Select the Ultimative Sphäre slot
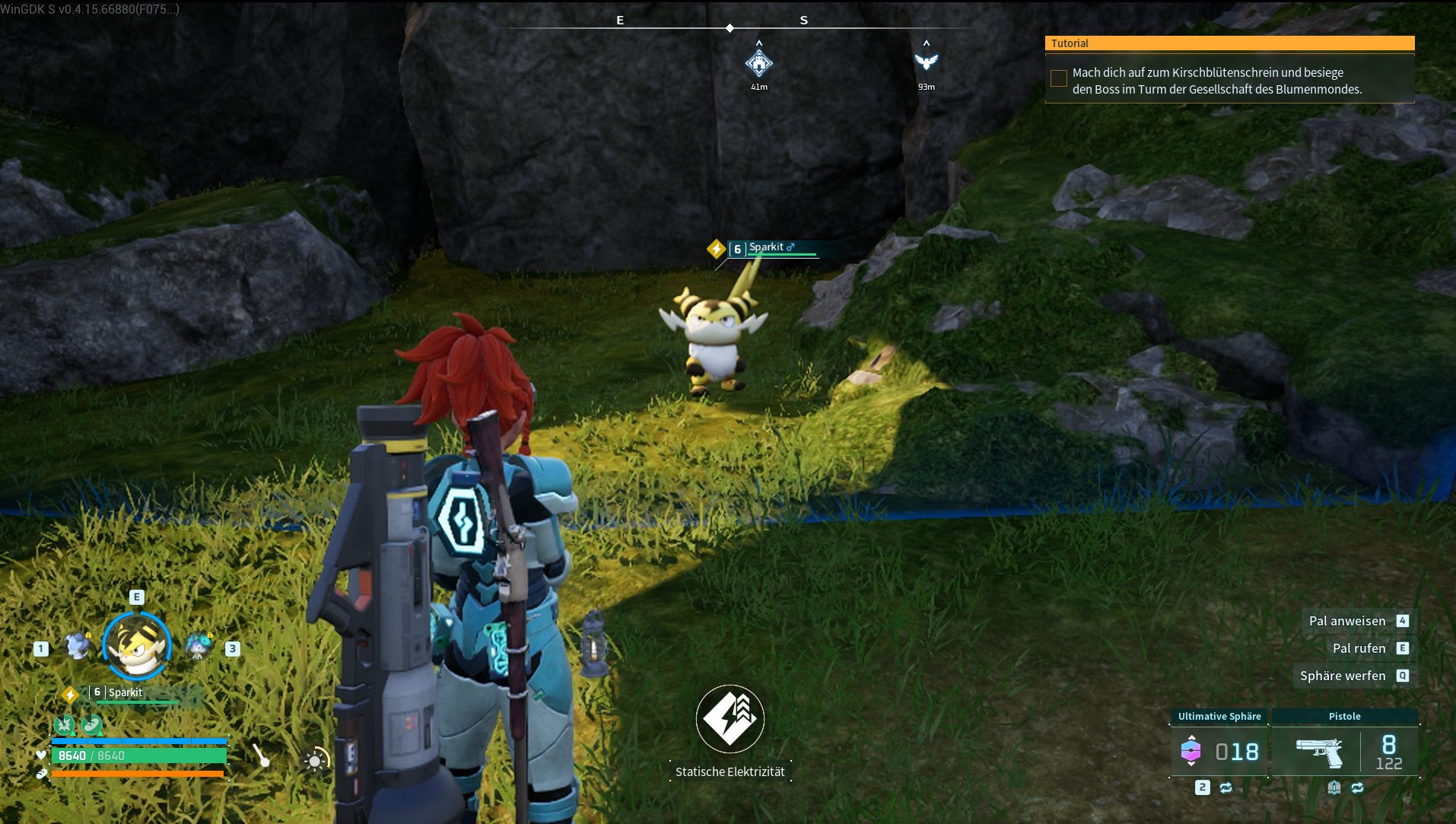 tap(1219, 751)
